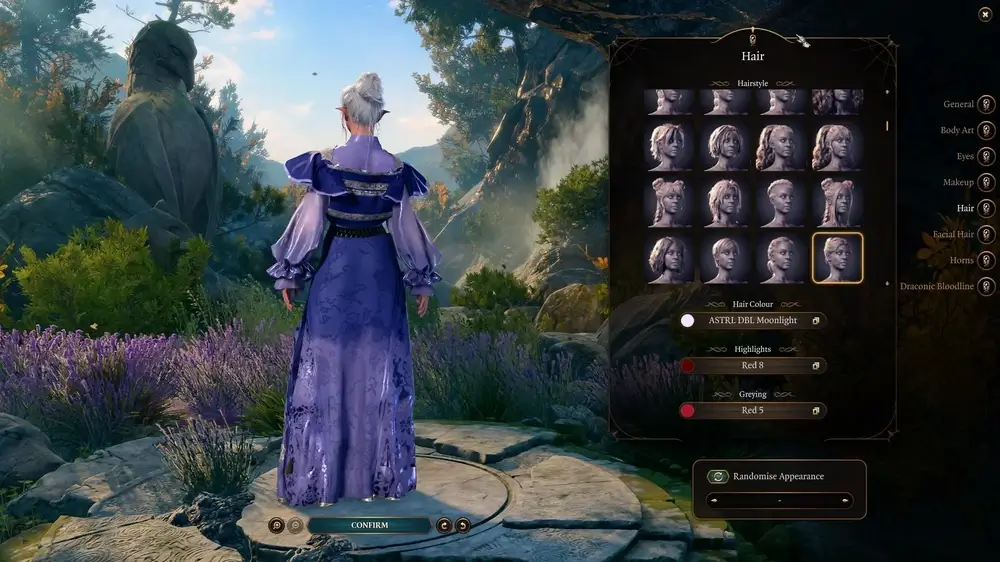Open the Draconic Bloodline section
The width and height of the screenshot is (1000, 562).
tap(986, 287)
